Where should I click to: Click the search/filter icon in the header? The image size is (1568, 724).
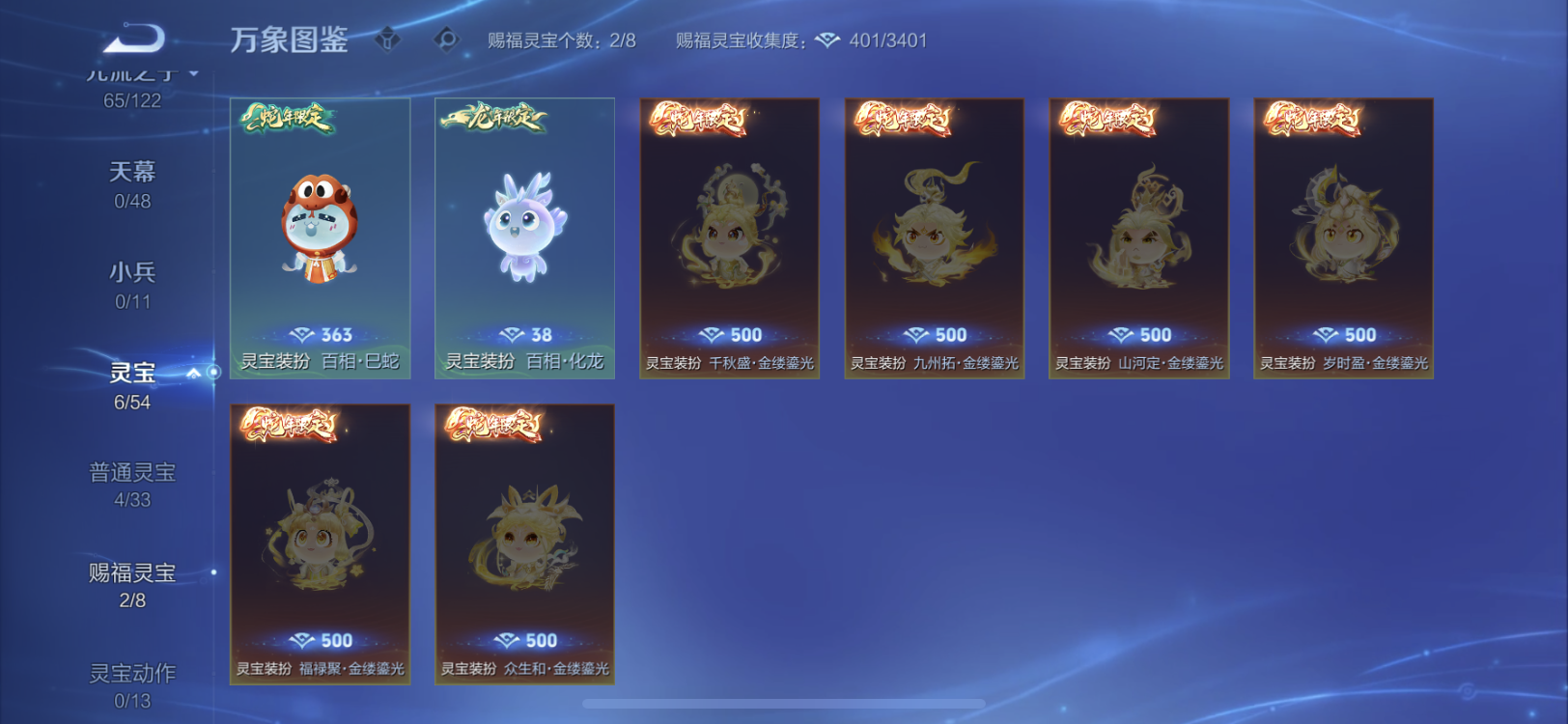[x=446, y=41]
